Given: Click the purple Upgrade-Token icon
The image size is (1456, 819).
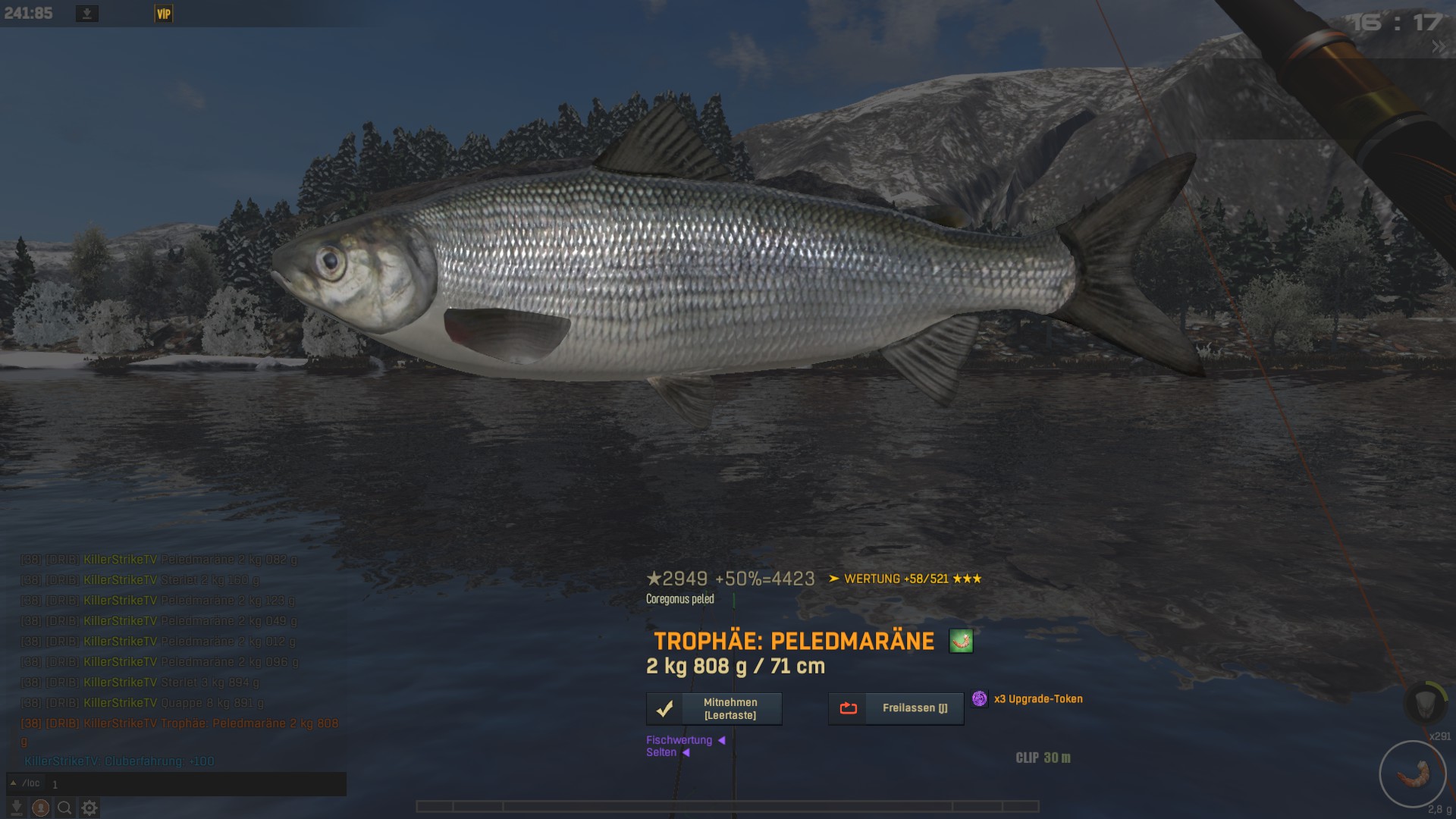Looking at the screenshot, I should click(x=980, y=698).
